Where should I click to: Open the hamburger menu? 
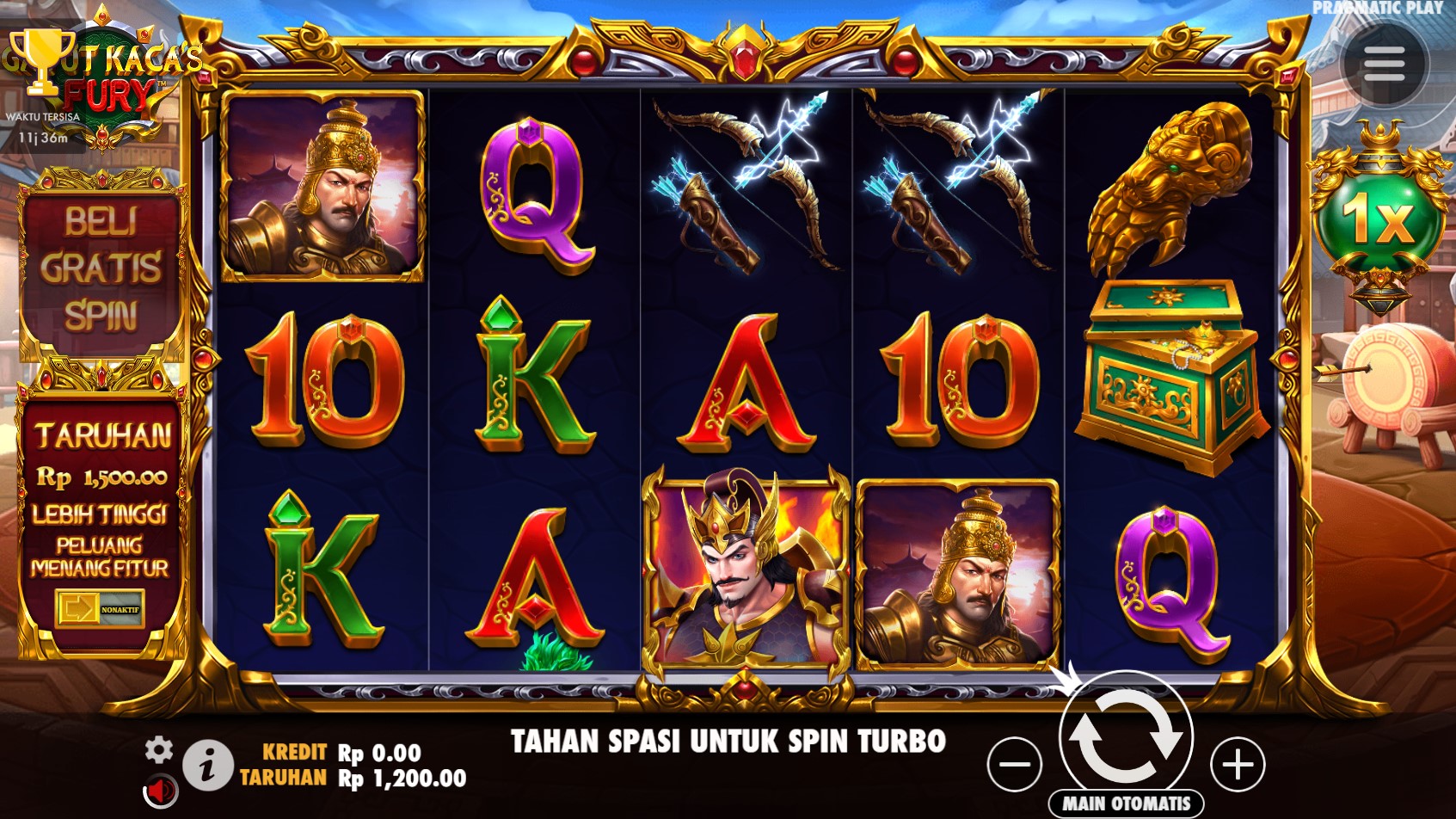(x=1384, y=64)
